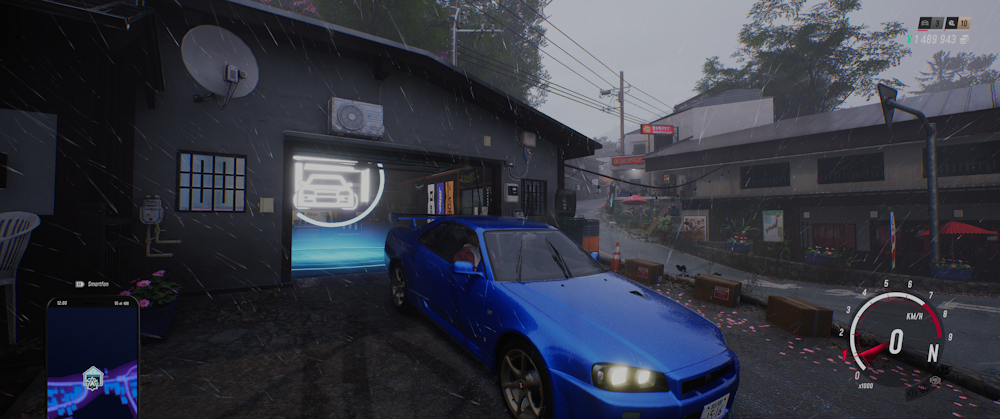1000x419 pixels.
Task: Click the coin stack money icon
Action: coord(965,39)
